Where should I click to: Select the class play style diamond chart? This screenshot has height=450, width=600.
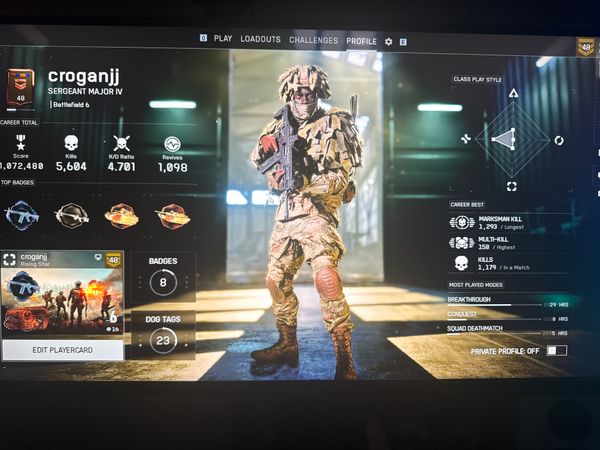(x=511, y=139)
